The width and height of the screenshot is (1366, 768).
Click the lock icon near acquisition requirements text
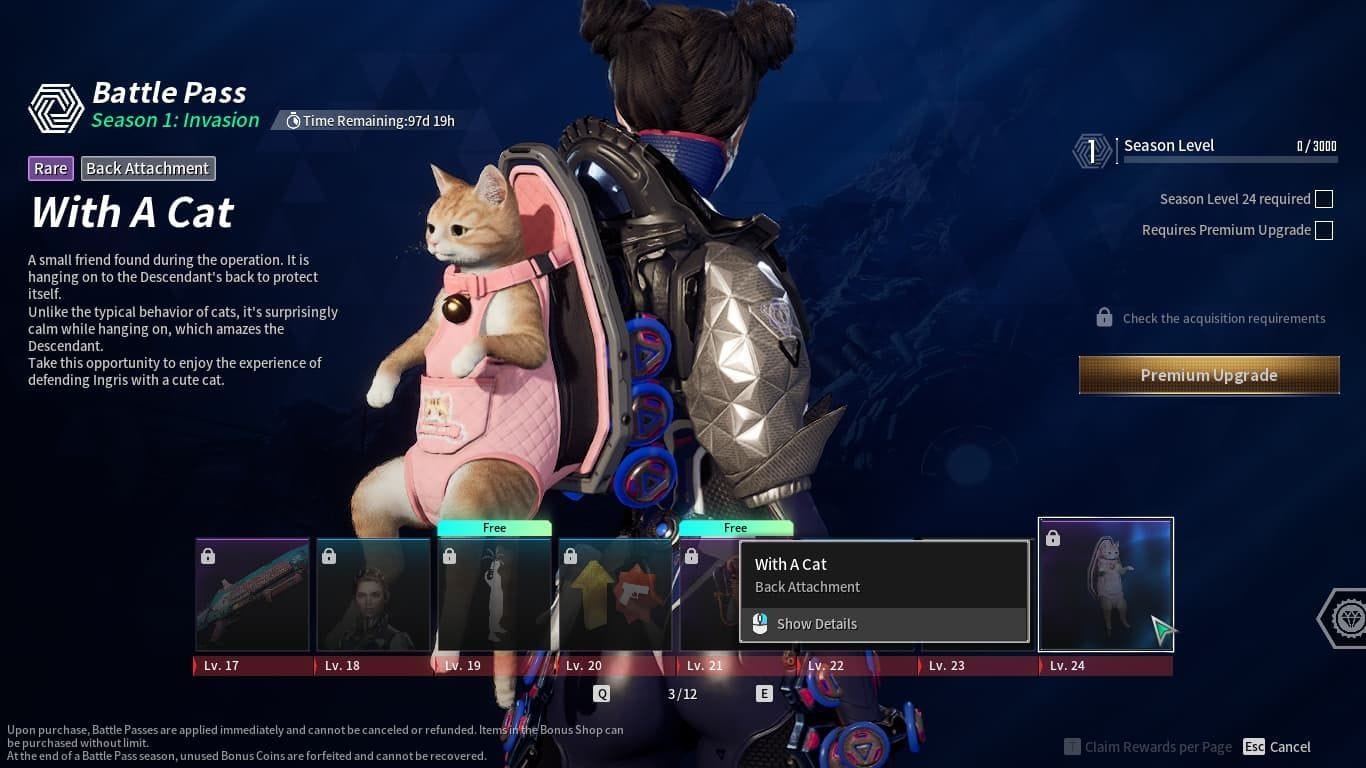click(x=1104, y=317)
